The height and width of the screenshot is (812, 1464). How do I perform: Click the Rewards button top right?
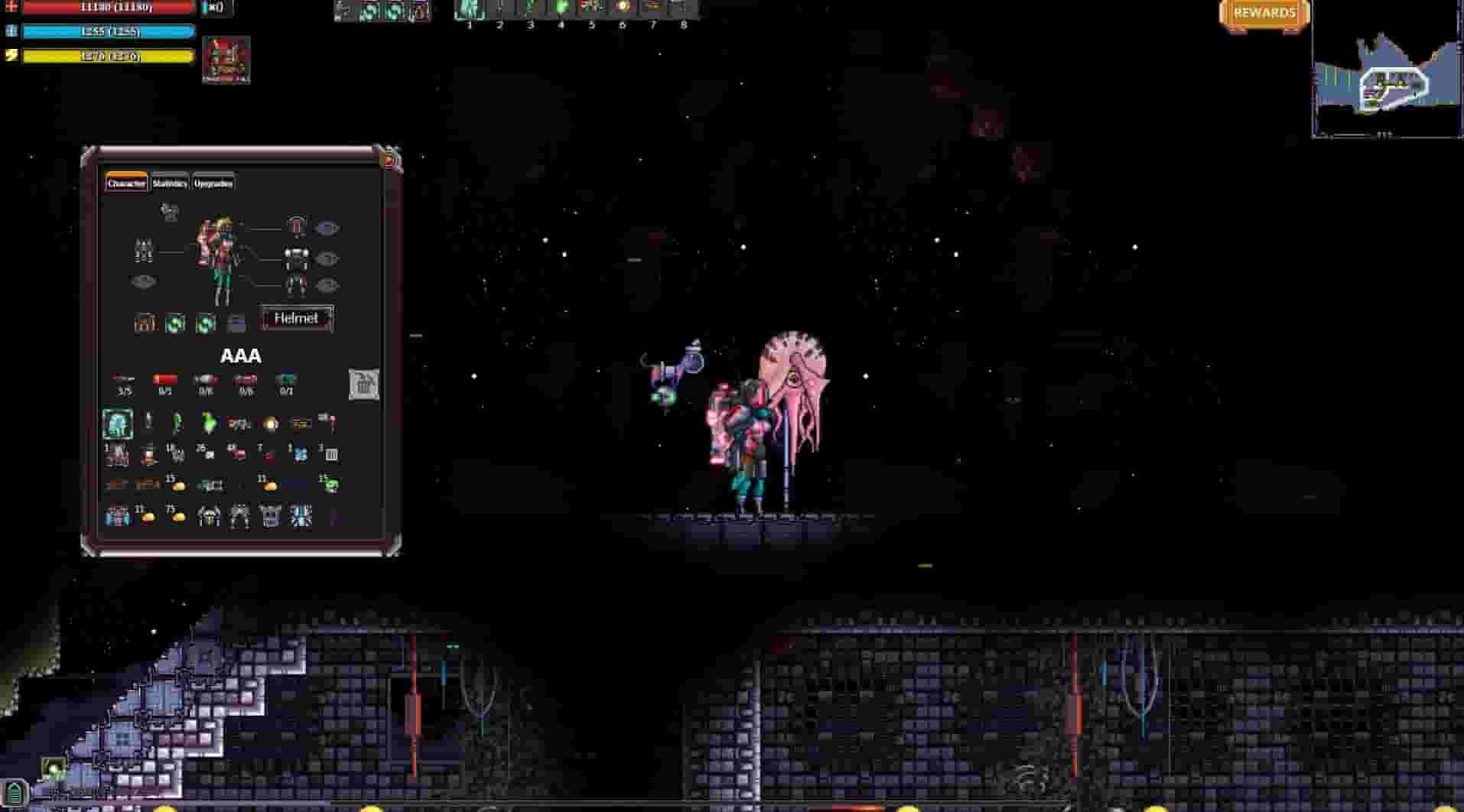(1264, 13)
